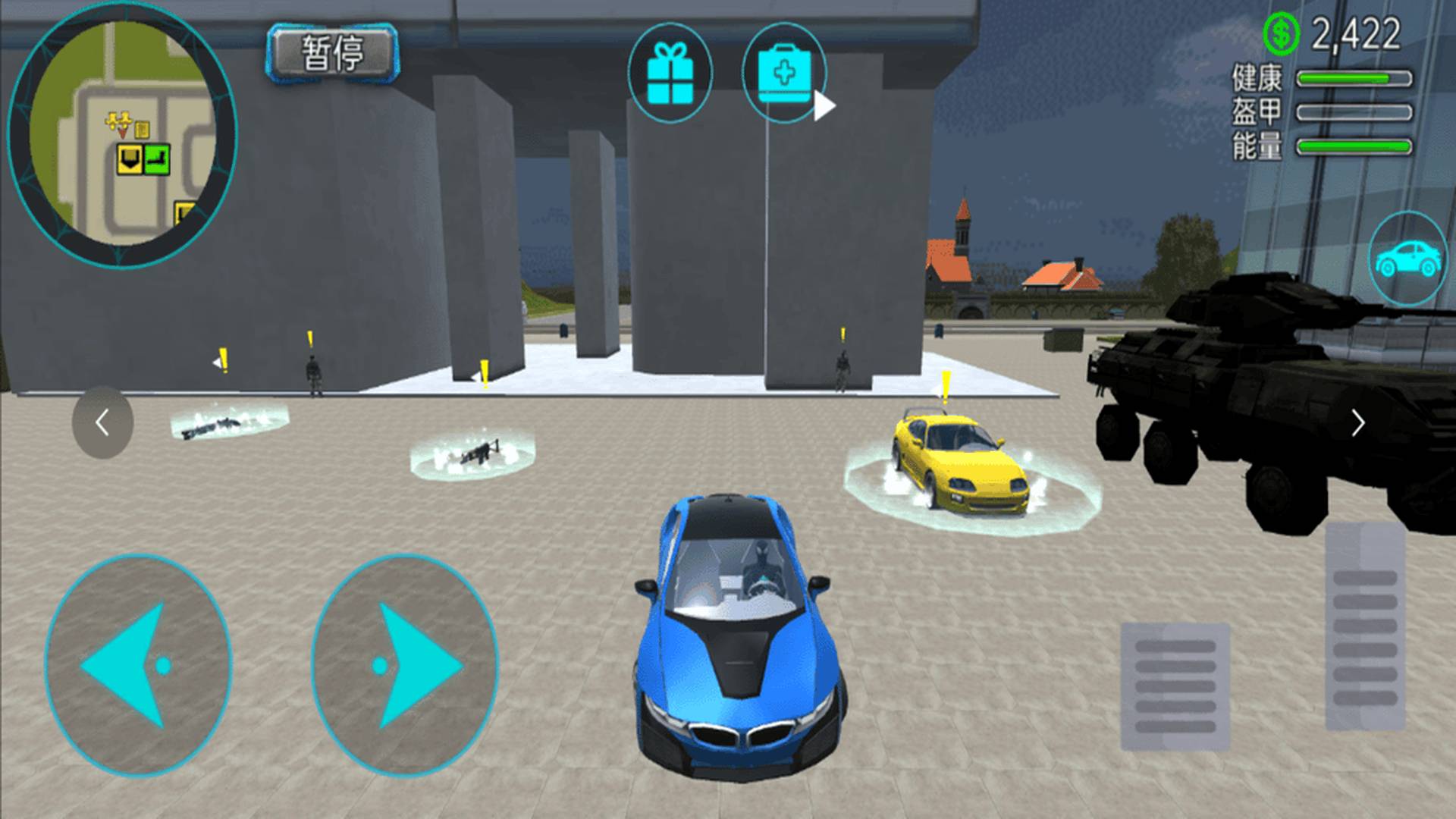Step on the tall accelerator pedal
The width and height of the screenshot is (1456, 819).
1364,626
